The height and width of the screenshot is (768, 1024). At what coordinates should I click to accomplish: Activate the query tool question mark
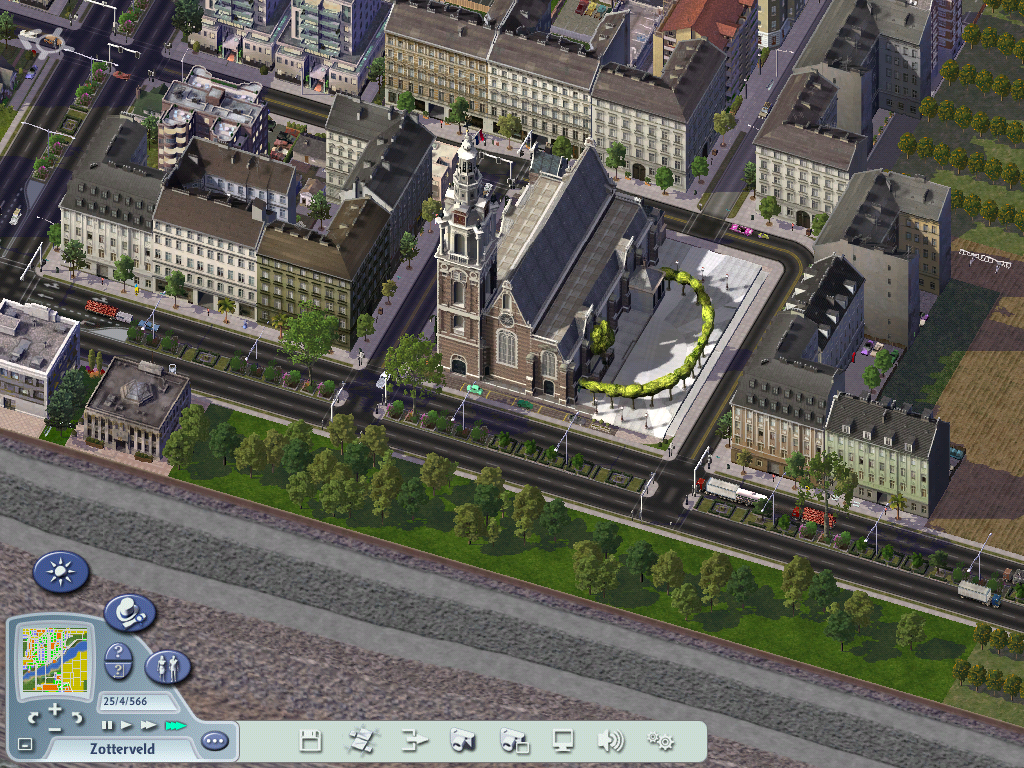coord(118,653)
